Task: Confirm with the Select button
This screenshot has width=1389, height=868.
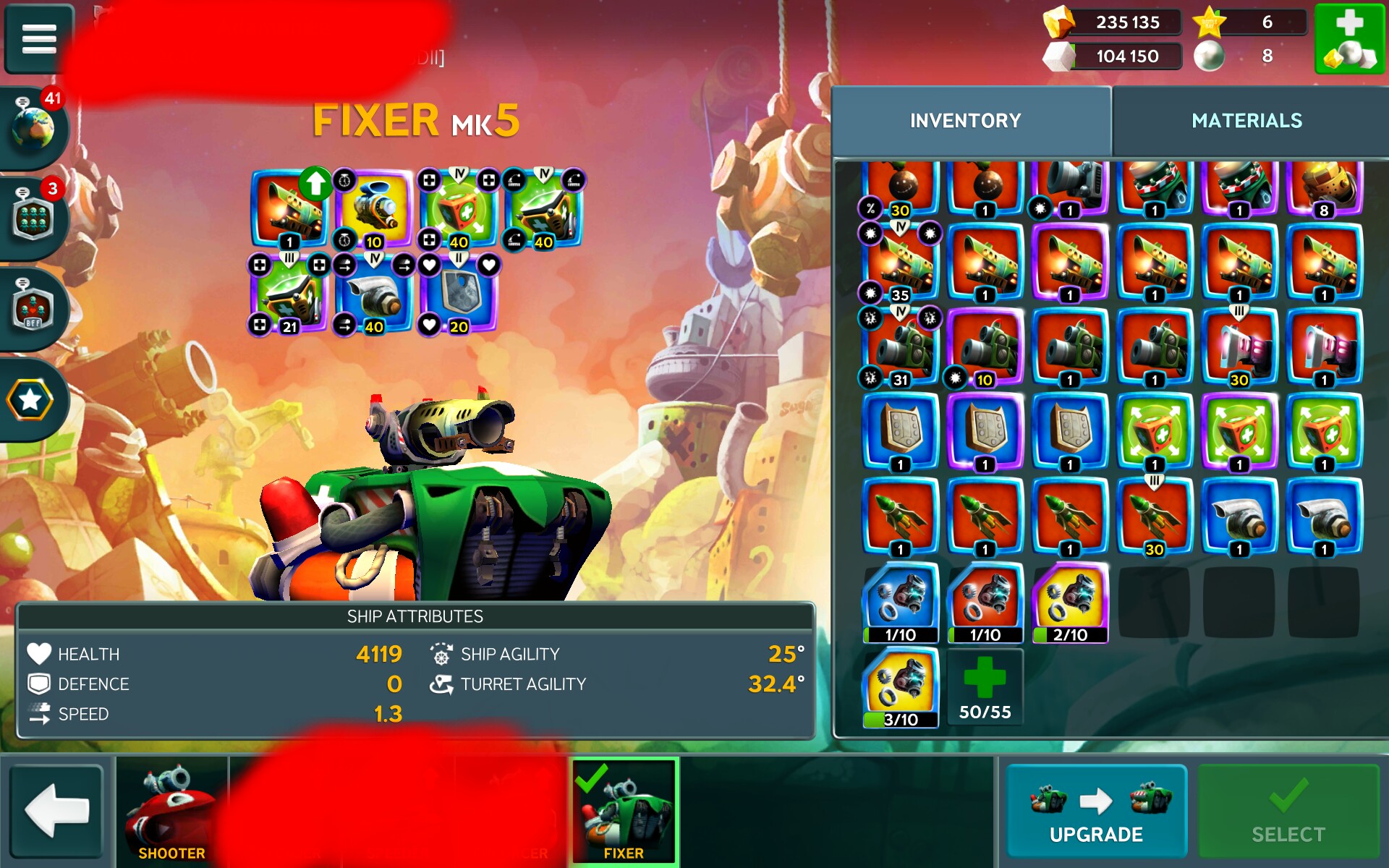Action: click(x=1288, y=812)
